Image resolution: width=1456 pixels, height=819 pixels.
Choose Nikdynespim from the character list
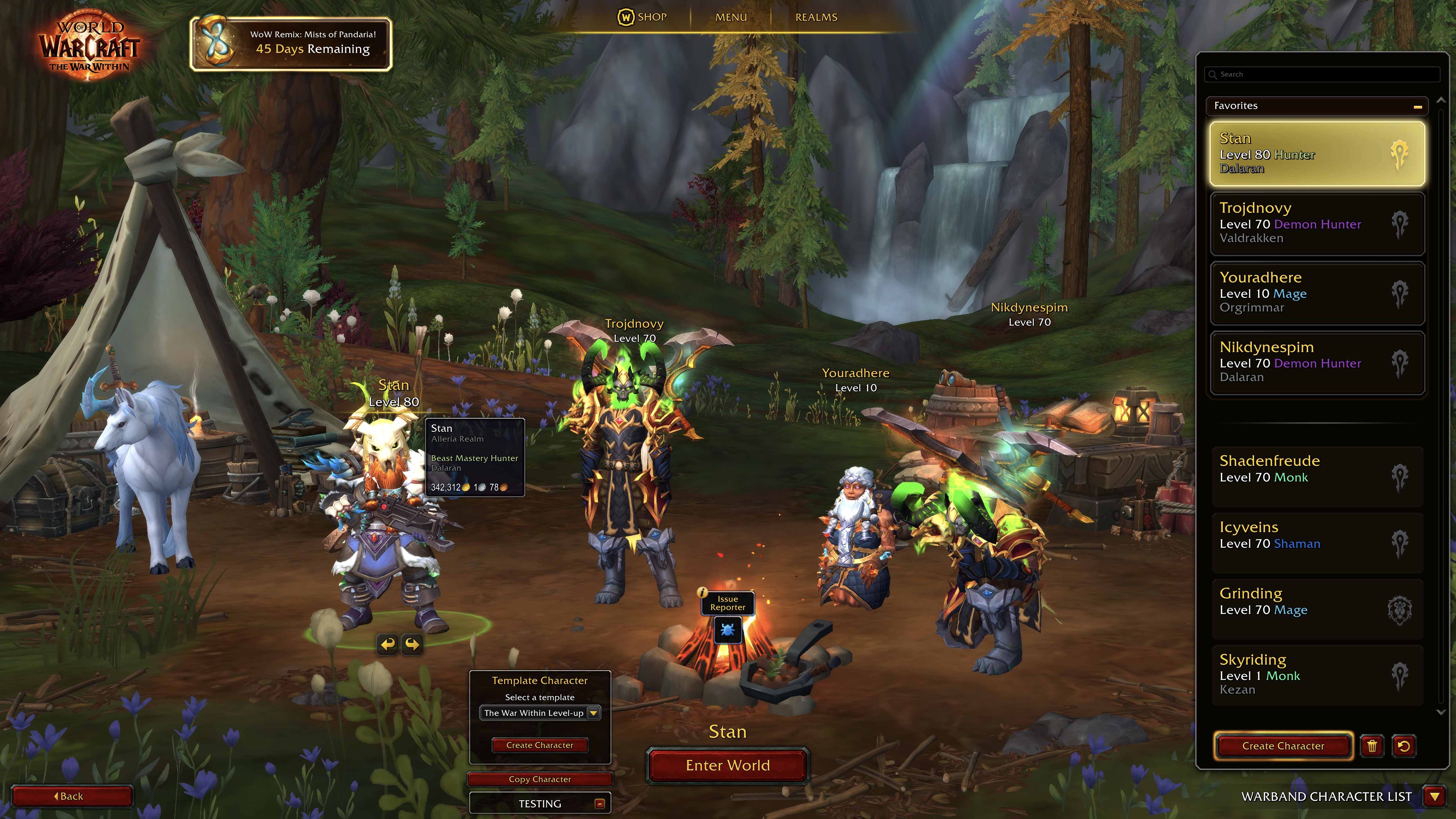1317,362
